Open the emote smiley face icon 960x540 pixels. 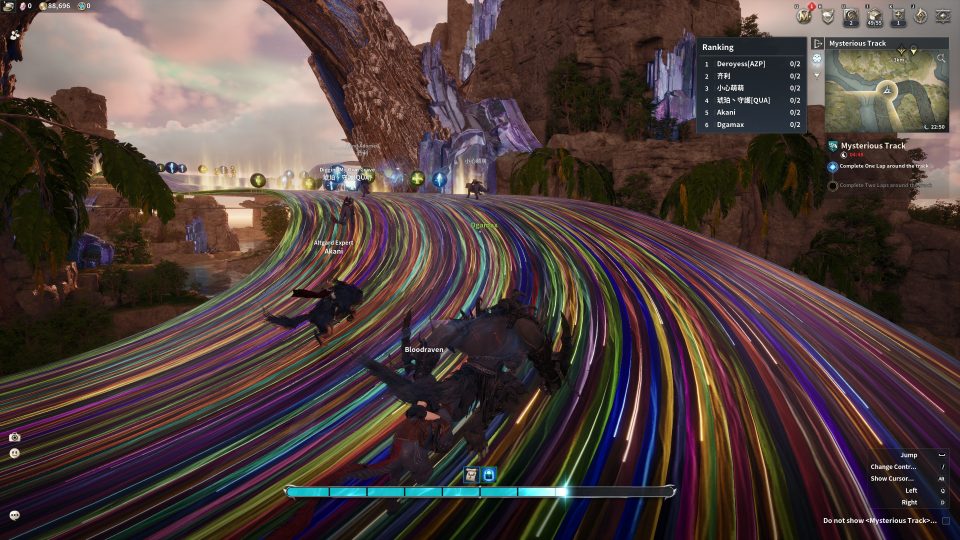point(14,453)
